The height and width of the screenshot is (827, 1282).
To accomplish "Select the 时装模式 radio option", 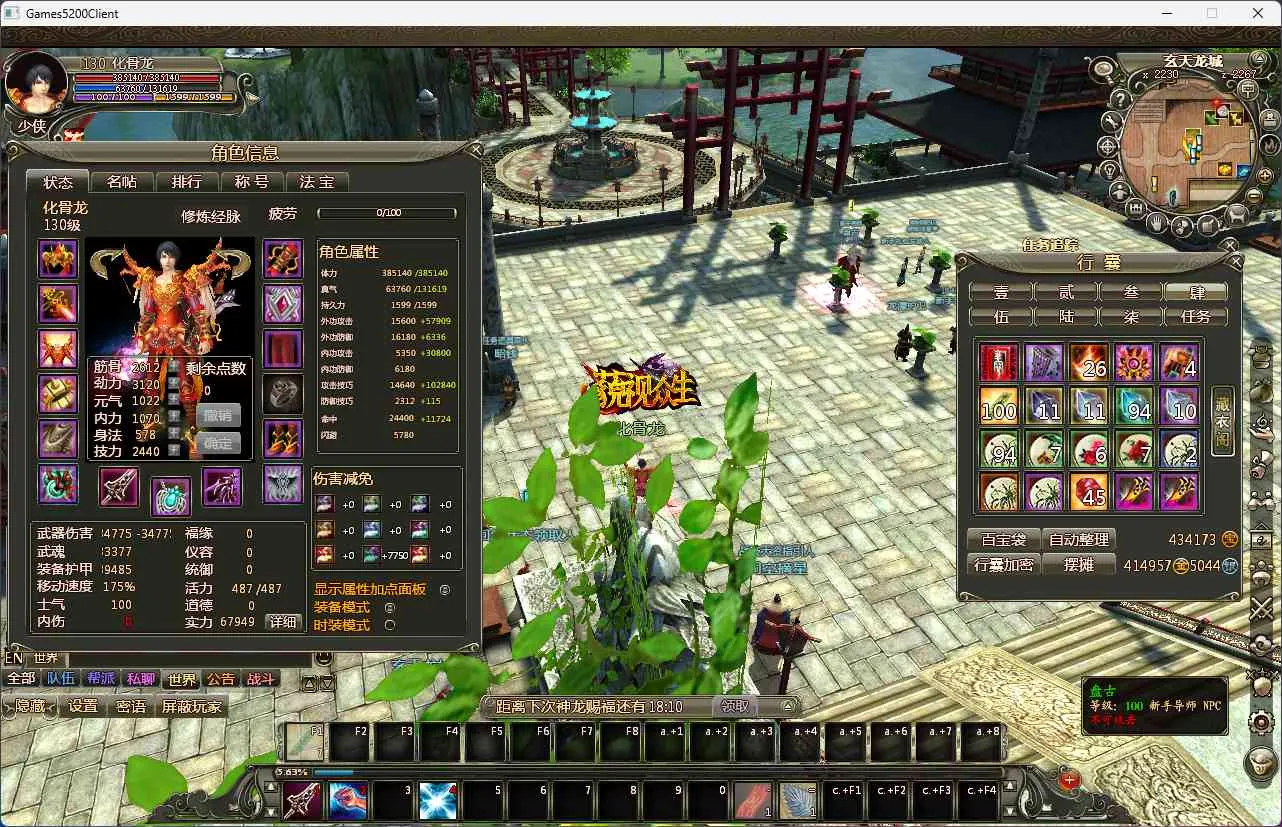I will click(390, 625).
